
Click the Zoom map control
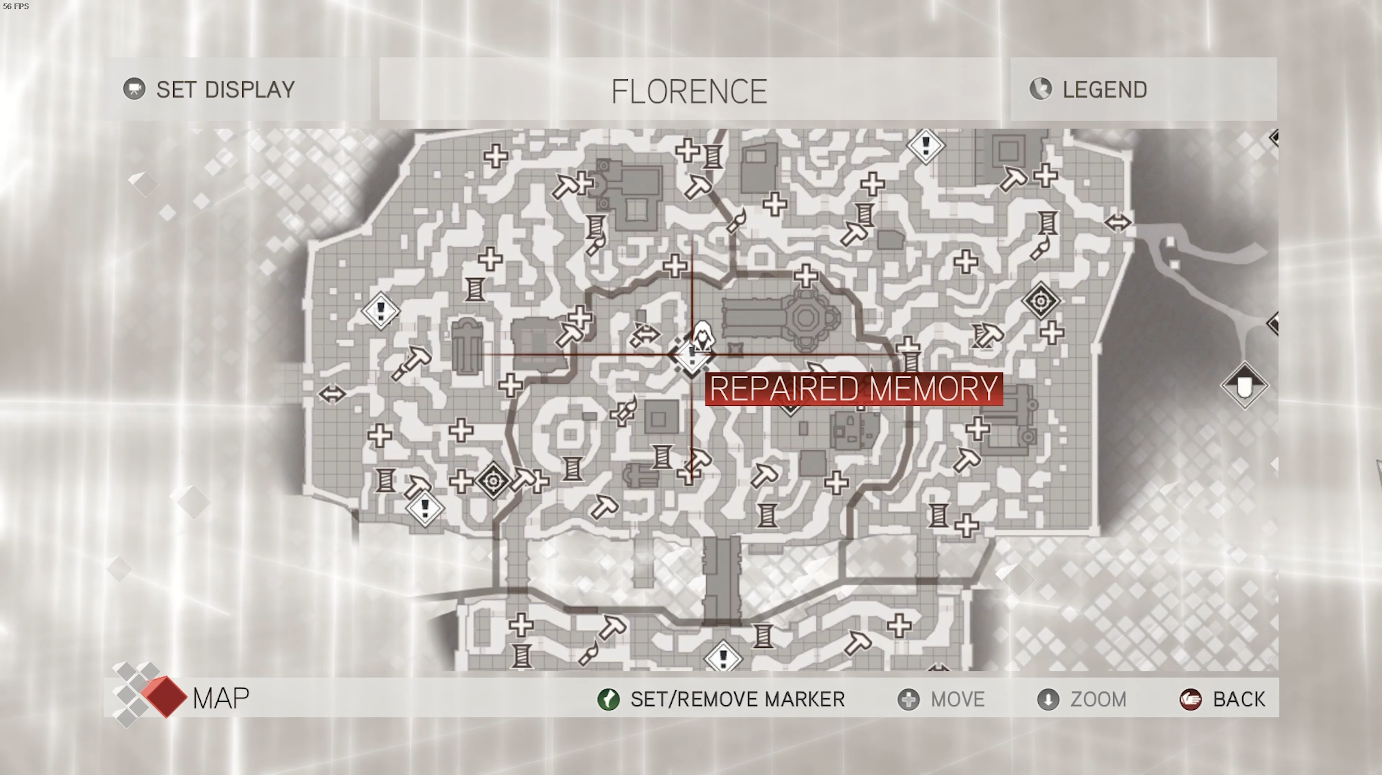(1082, 699)
